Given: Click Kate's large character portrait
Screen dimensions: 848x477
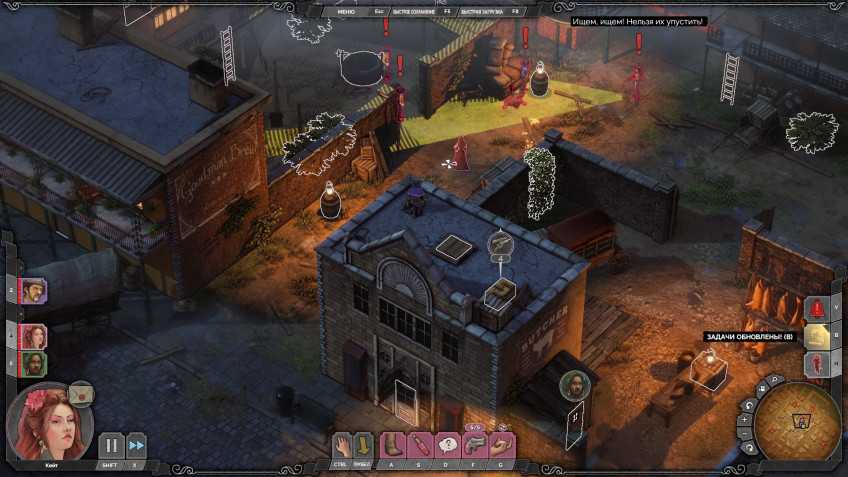Looking at the screenshot, I should click(x=48, y=420).
